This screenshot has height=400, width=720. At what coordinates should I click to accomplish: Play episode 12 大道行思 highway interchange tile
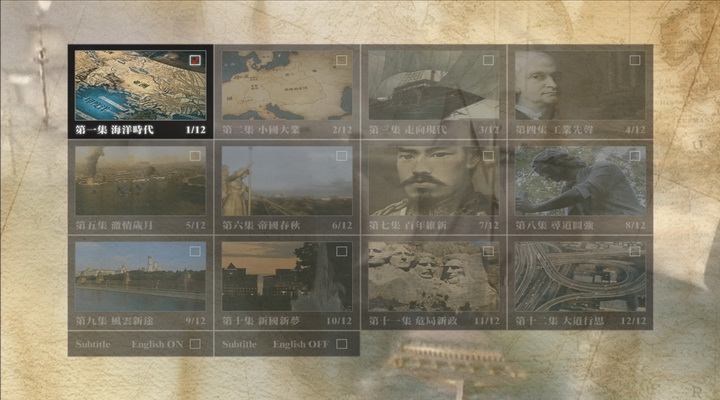pos(580,282)
